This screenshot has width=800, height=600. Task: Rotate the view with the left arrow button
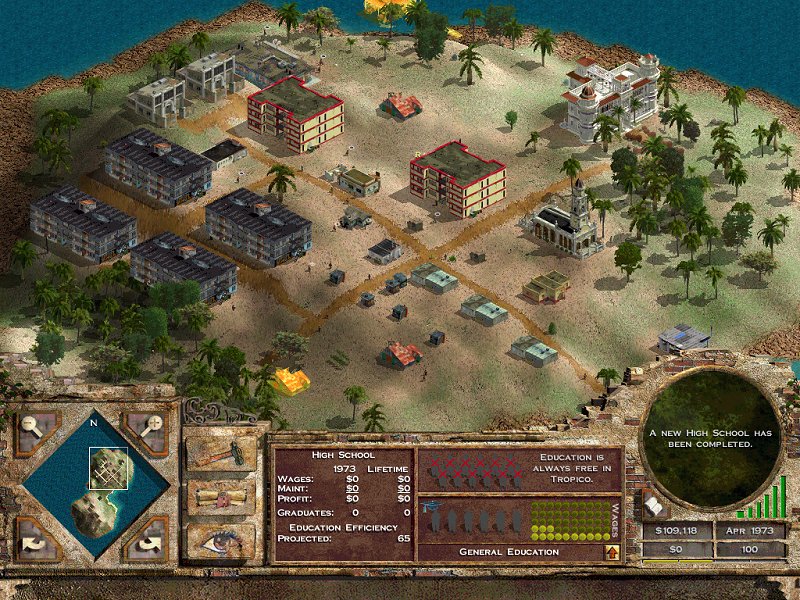click(35, 538)
